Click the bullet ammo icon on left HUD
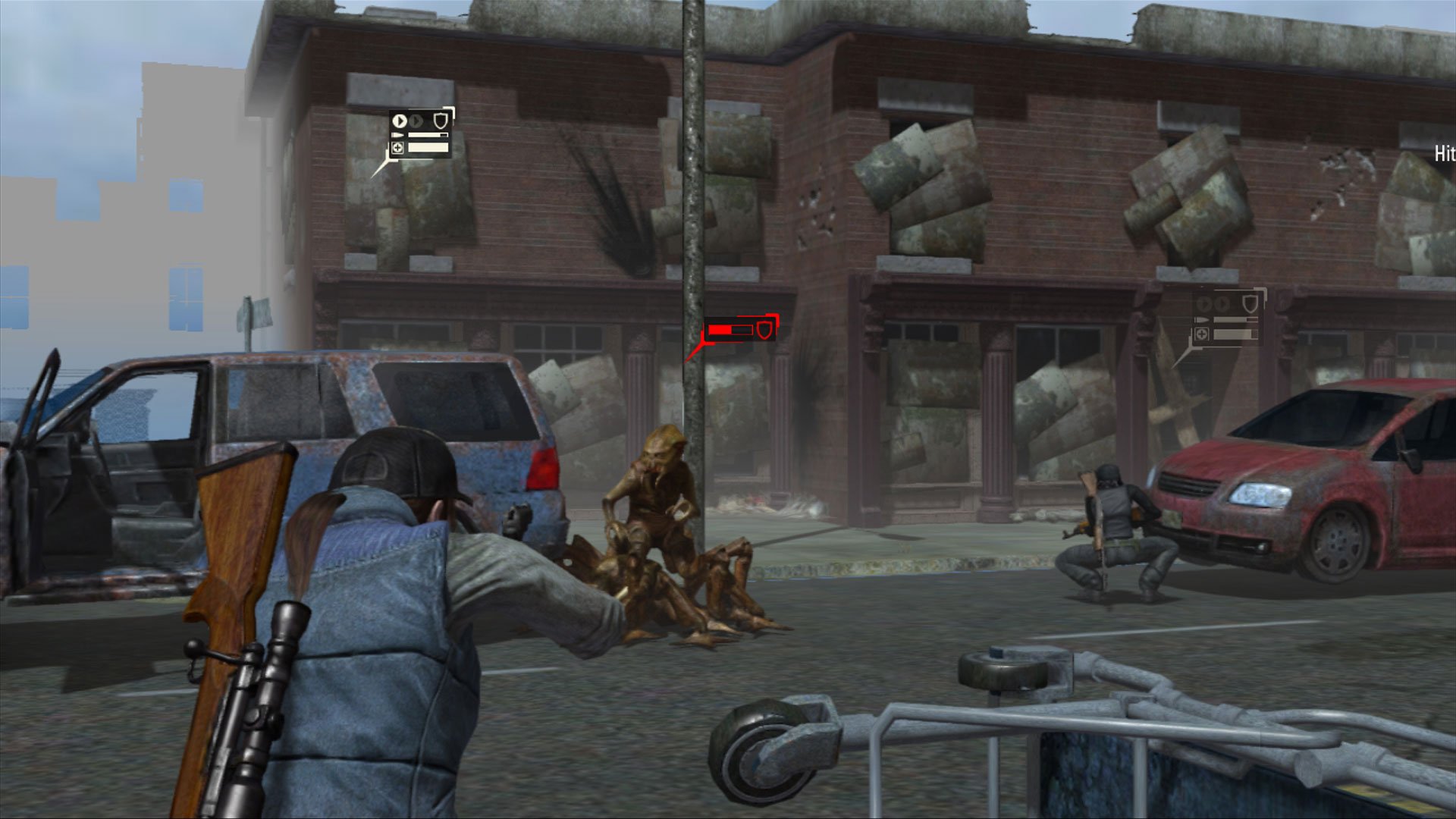This screenshot has height=819, width=1456. (397, 134)
